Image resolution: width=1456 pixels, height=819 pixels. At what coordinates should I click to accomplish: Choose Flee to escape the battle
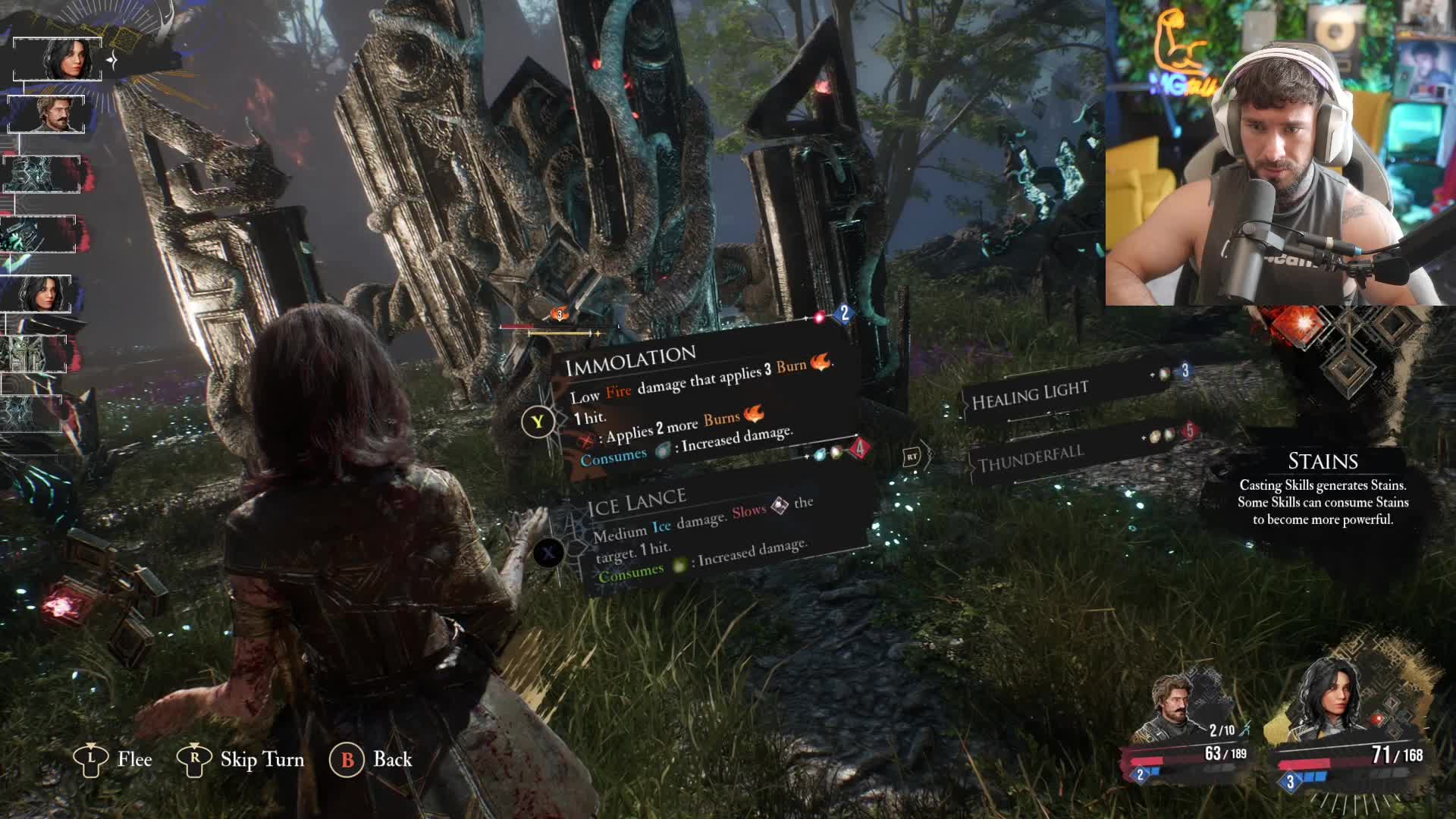coord(114,759)
